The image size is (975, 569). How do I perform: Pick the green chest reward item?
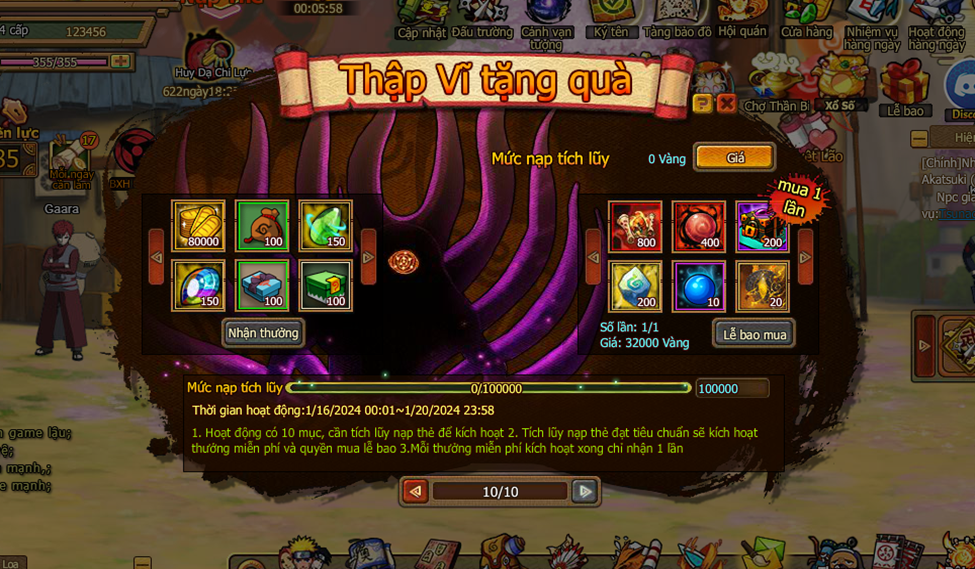click(x=325, y=285)
